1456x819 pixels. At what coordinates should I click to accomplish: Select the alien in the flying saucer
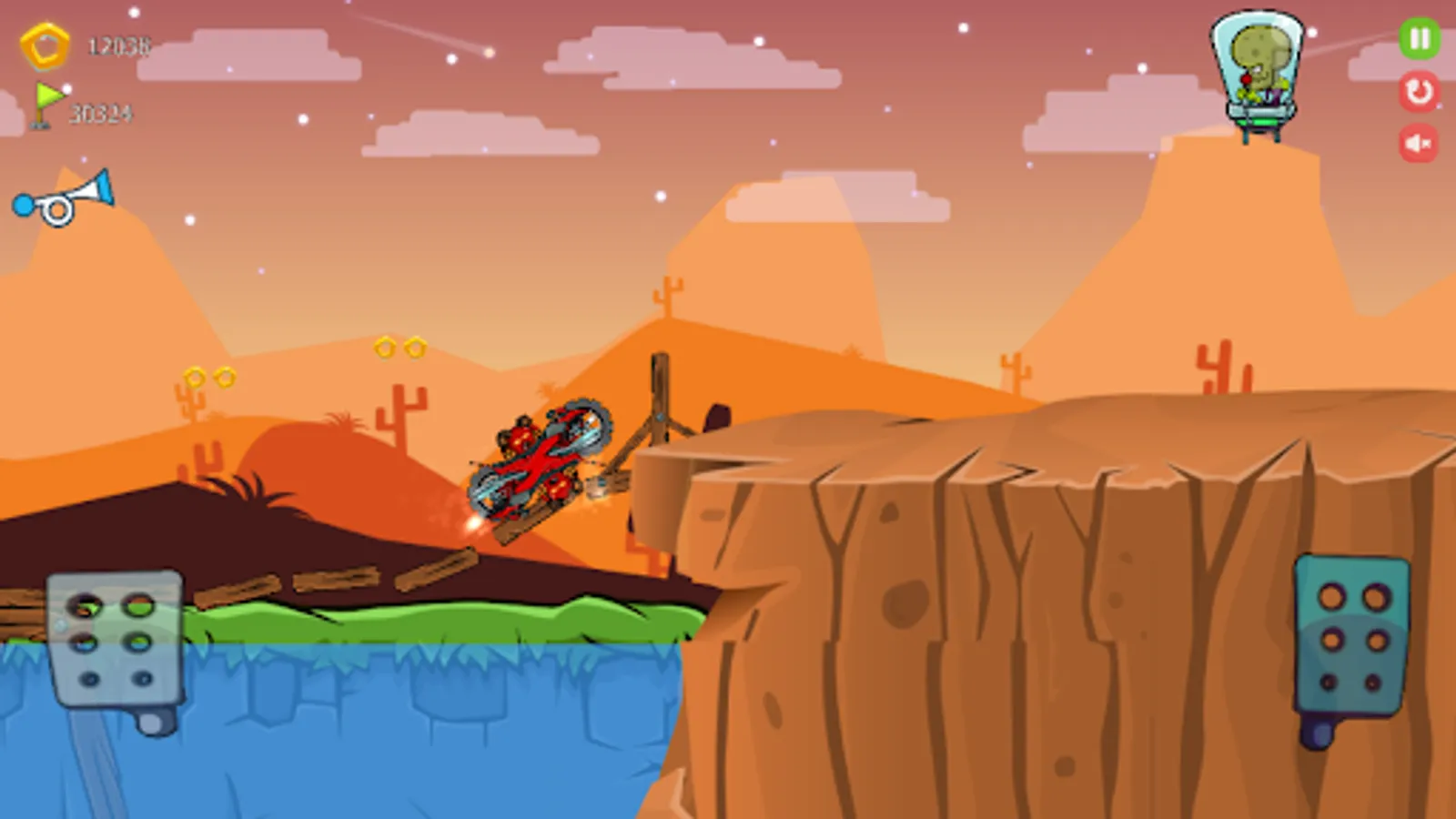(1259, 64)
